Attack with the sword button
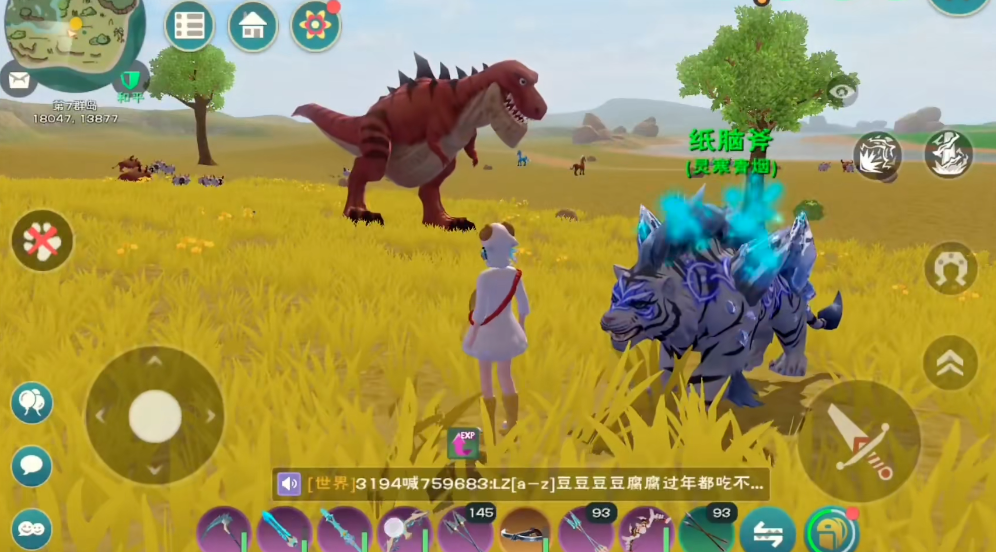This screenshot has height=552, width=996. 859,440
